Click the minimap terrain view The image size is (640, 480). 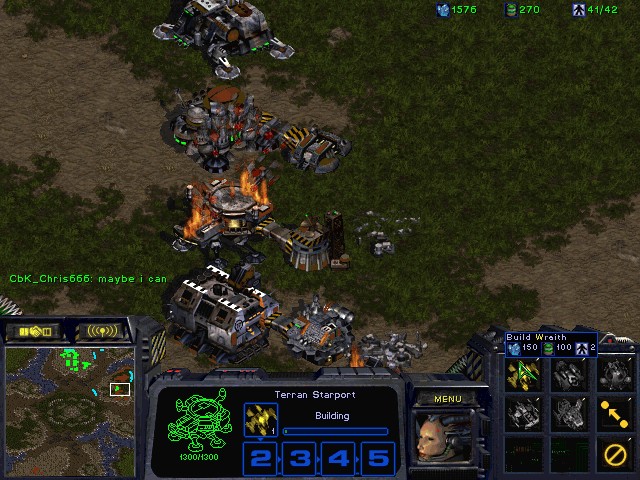70,409
